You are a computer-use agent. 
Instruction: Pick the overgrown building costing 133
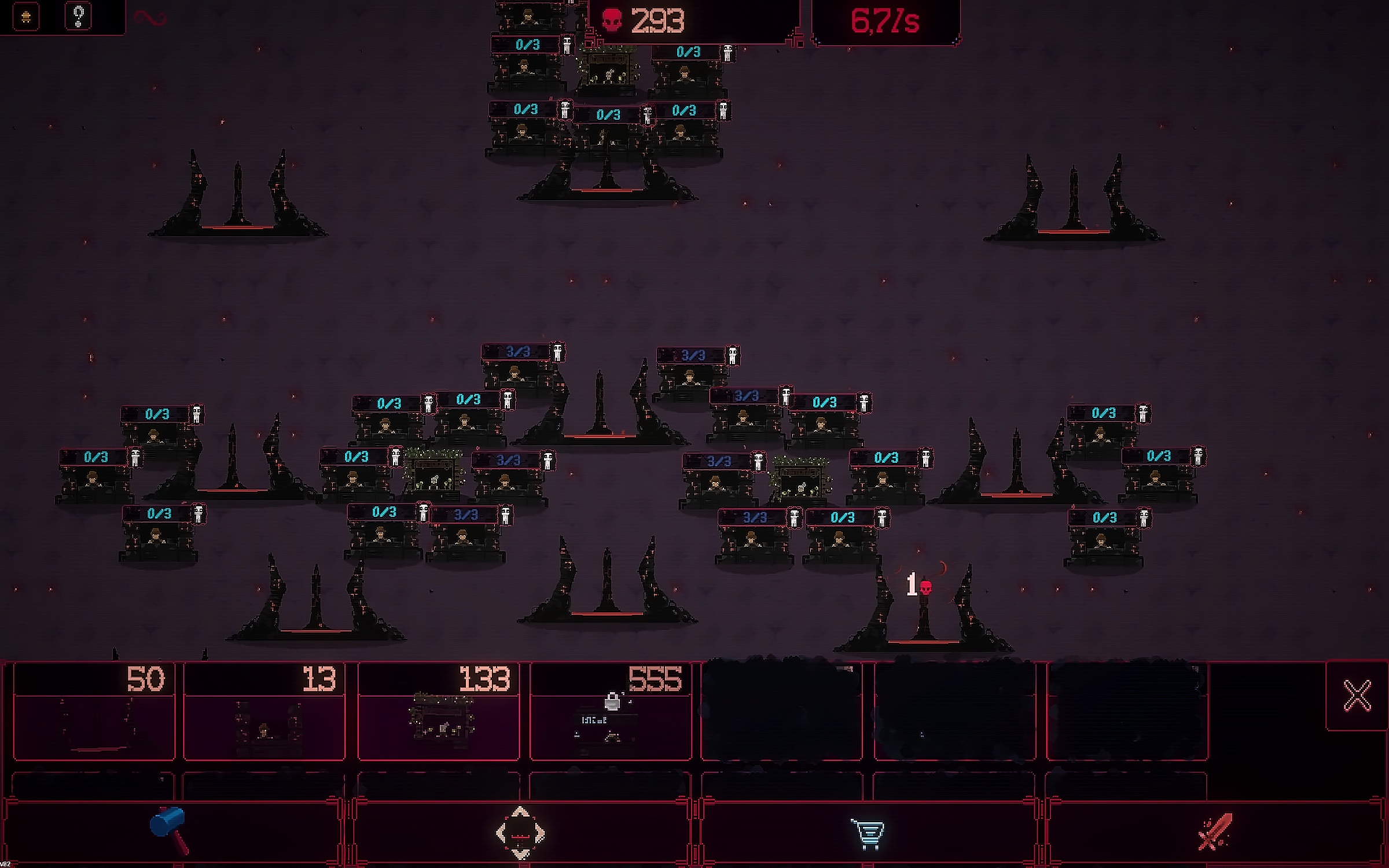coord(439,712)
